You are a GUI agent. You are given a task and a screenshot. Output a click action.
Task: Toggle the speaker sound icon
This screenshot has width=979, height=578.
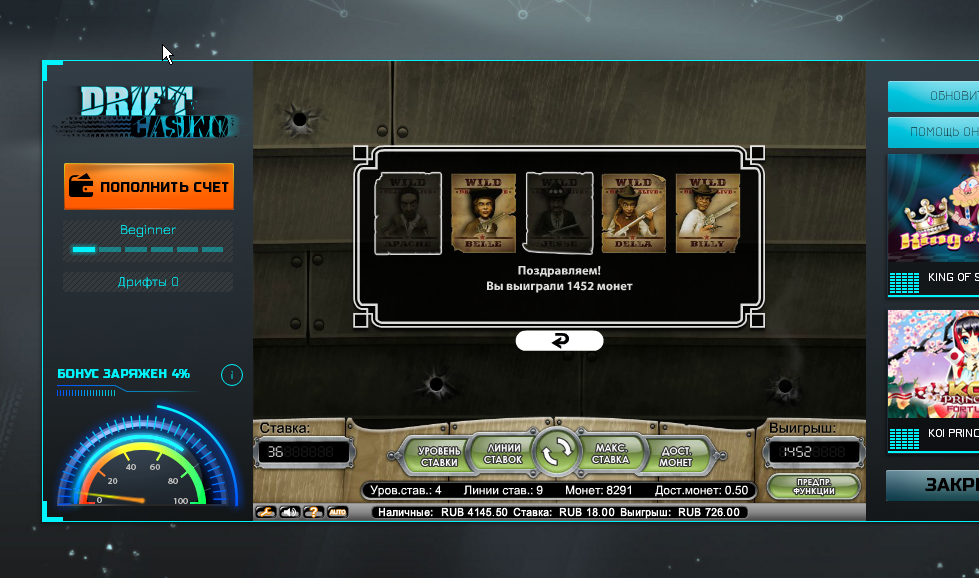click(290, 512)
